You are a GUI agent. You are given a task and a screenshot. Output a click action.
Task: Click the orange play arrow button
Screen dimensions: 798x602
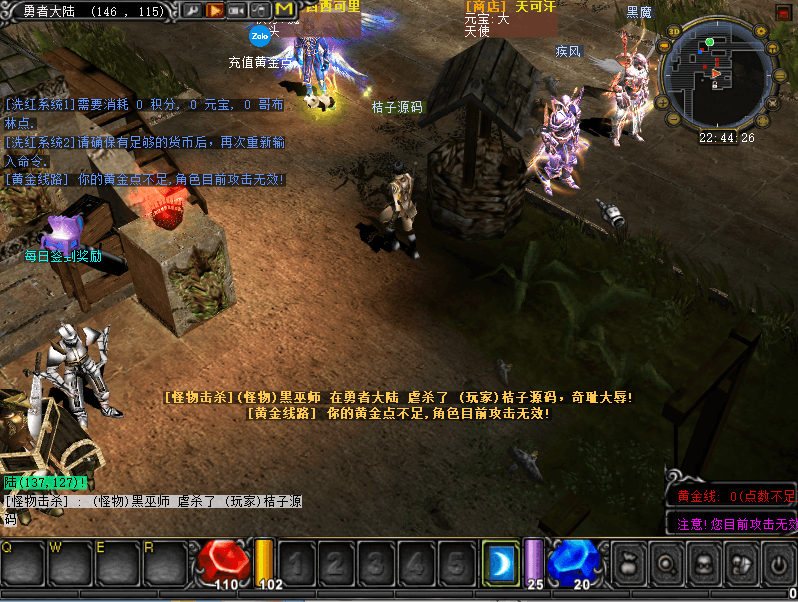214,10
